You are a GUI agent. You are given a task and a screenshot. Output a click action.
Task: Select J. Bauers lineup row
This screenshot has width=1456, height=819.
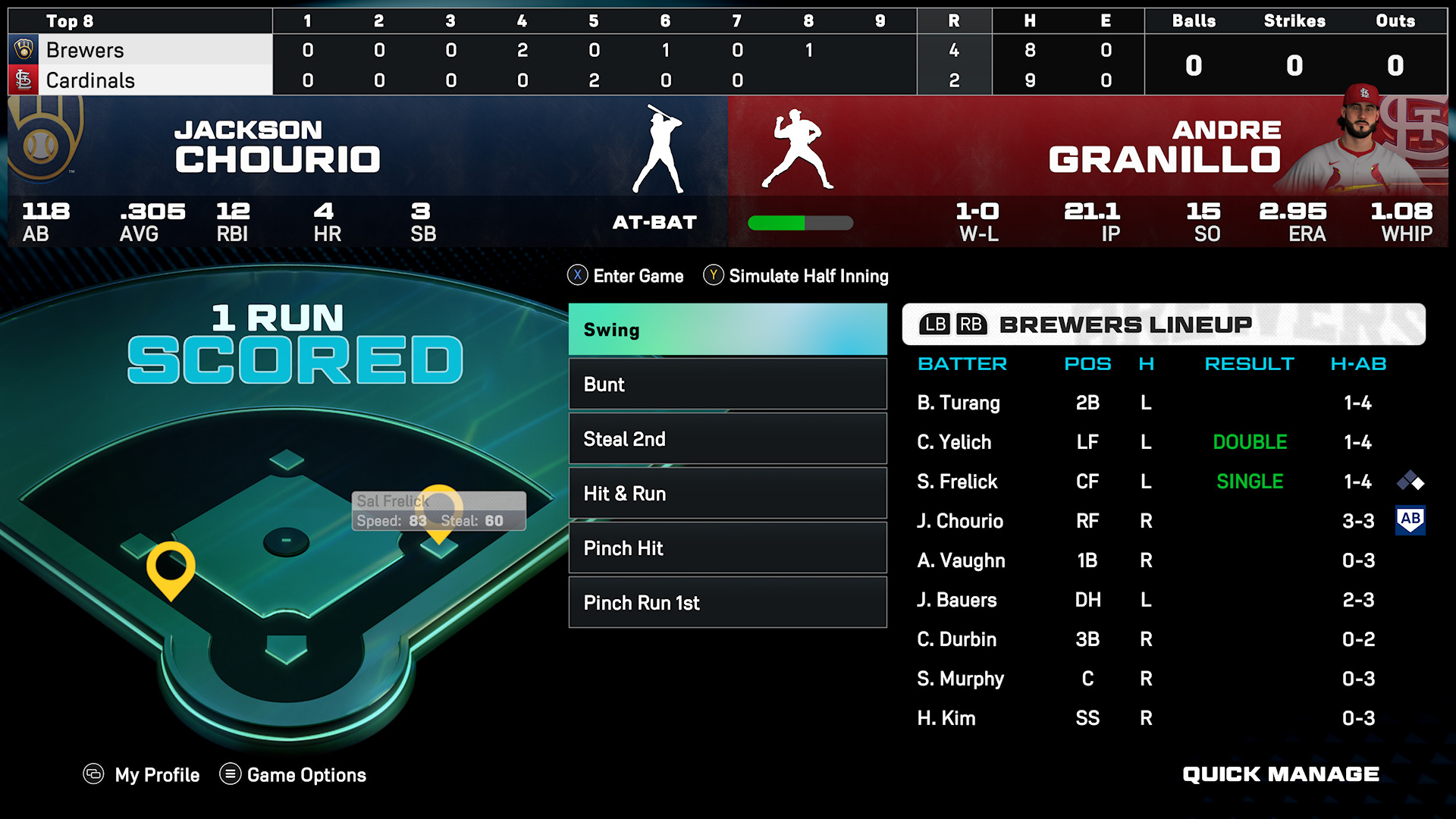(957, 600)
